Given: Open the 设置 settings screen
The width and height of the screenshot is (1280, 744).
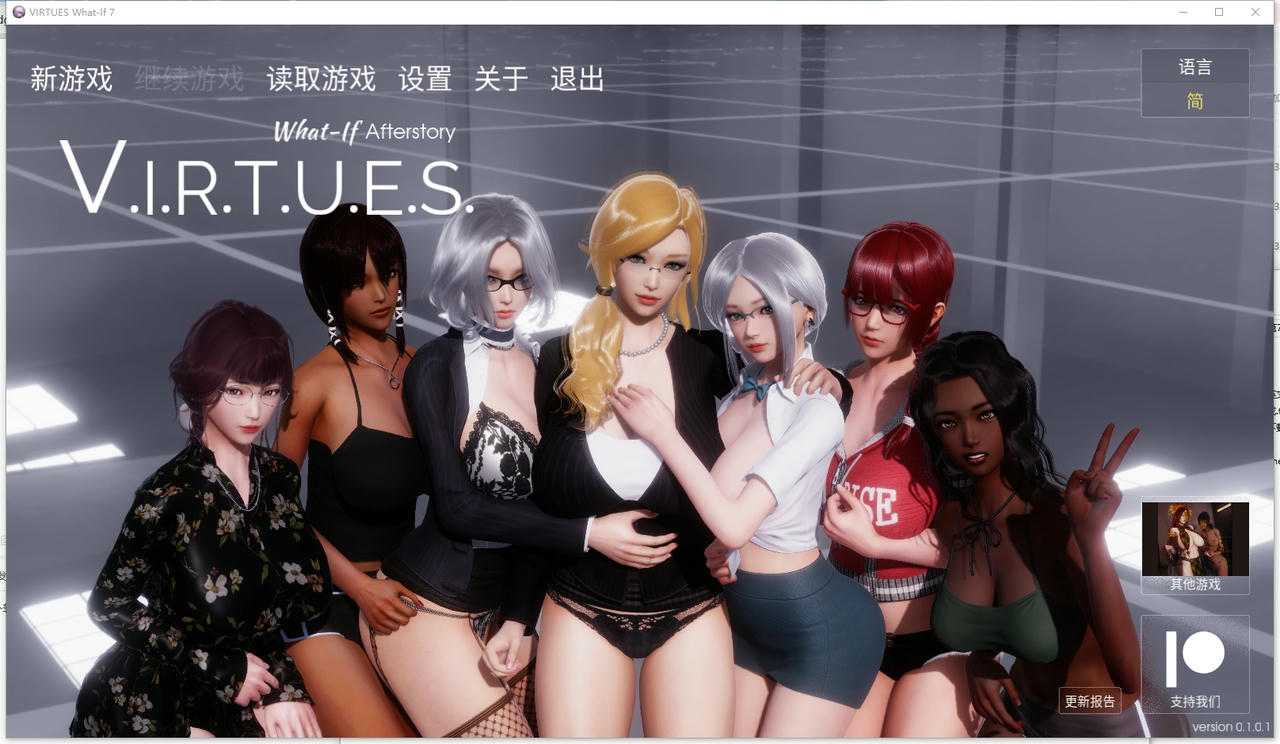Looking at the screenshot, I should coord(424,79).
